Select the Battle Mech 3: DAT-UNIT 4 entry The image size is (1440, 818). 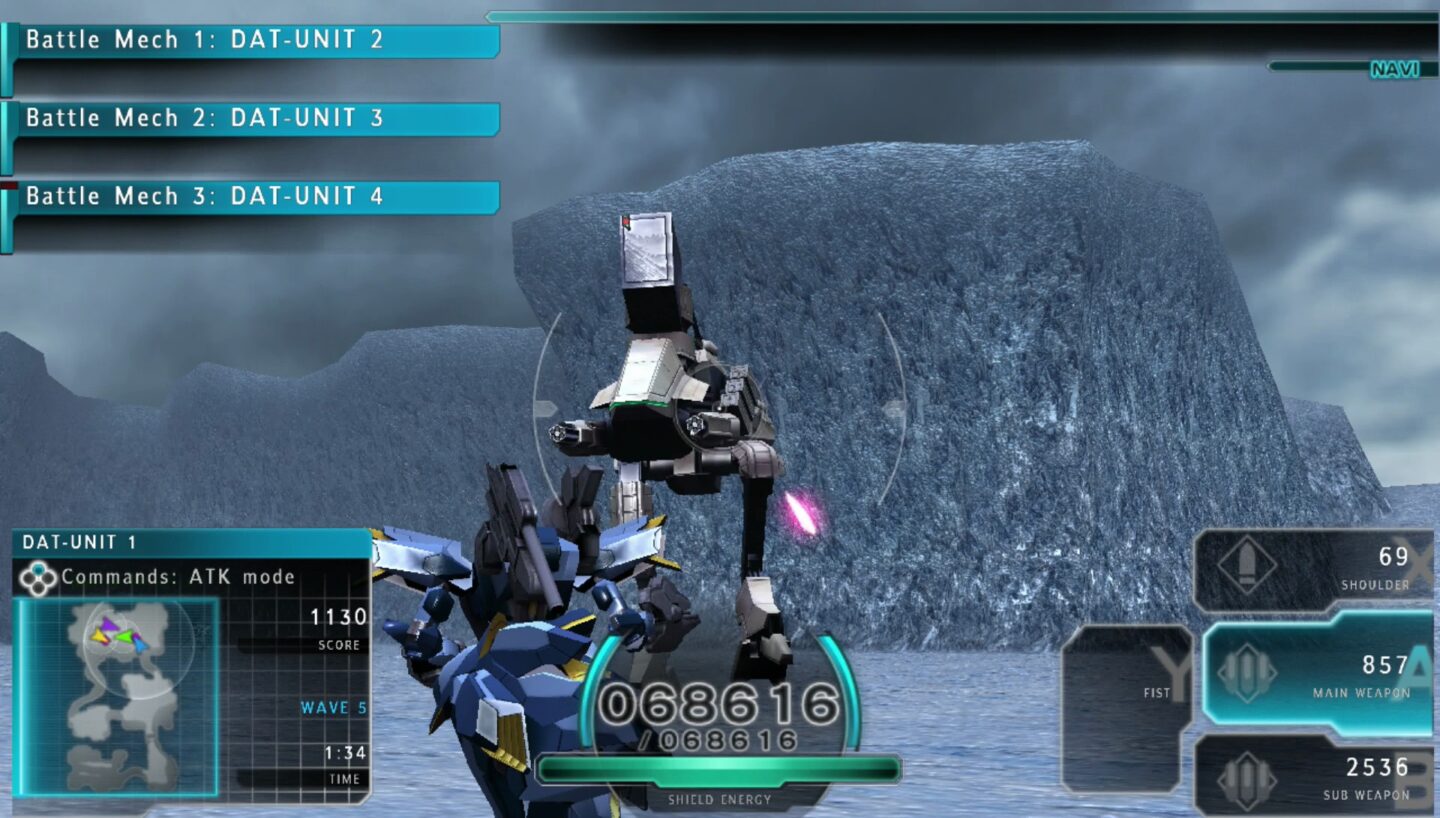(x=250, y=196)
